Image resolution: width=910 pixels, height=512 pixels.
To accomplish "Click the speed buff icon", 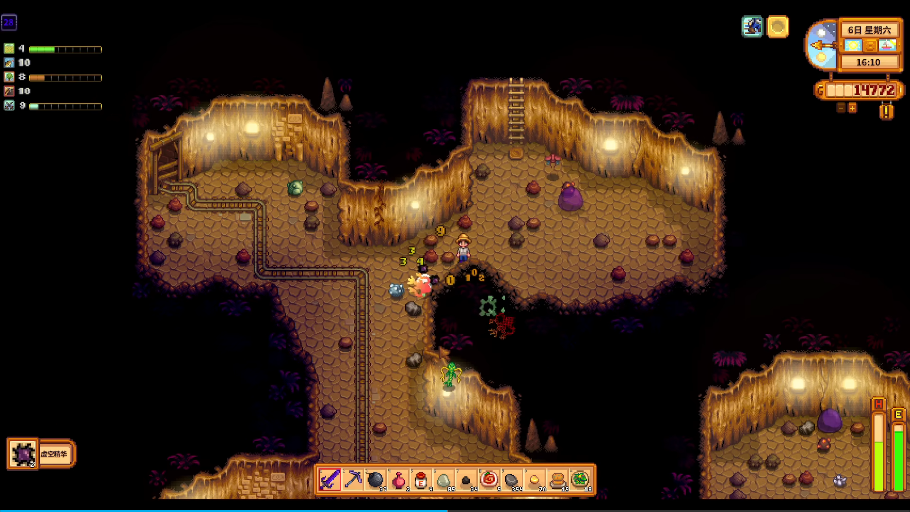I will click(x=753, y=27).
